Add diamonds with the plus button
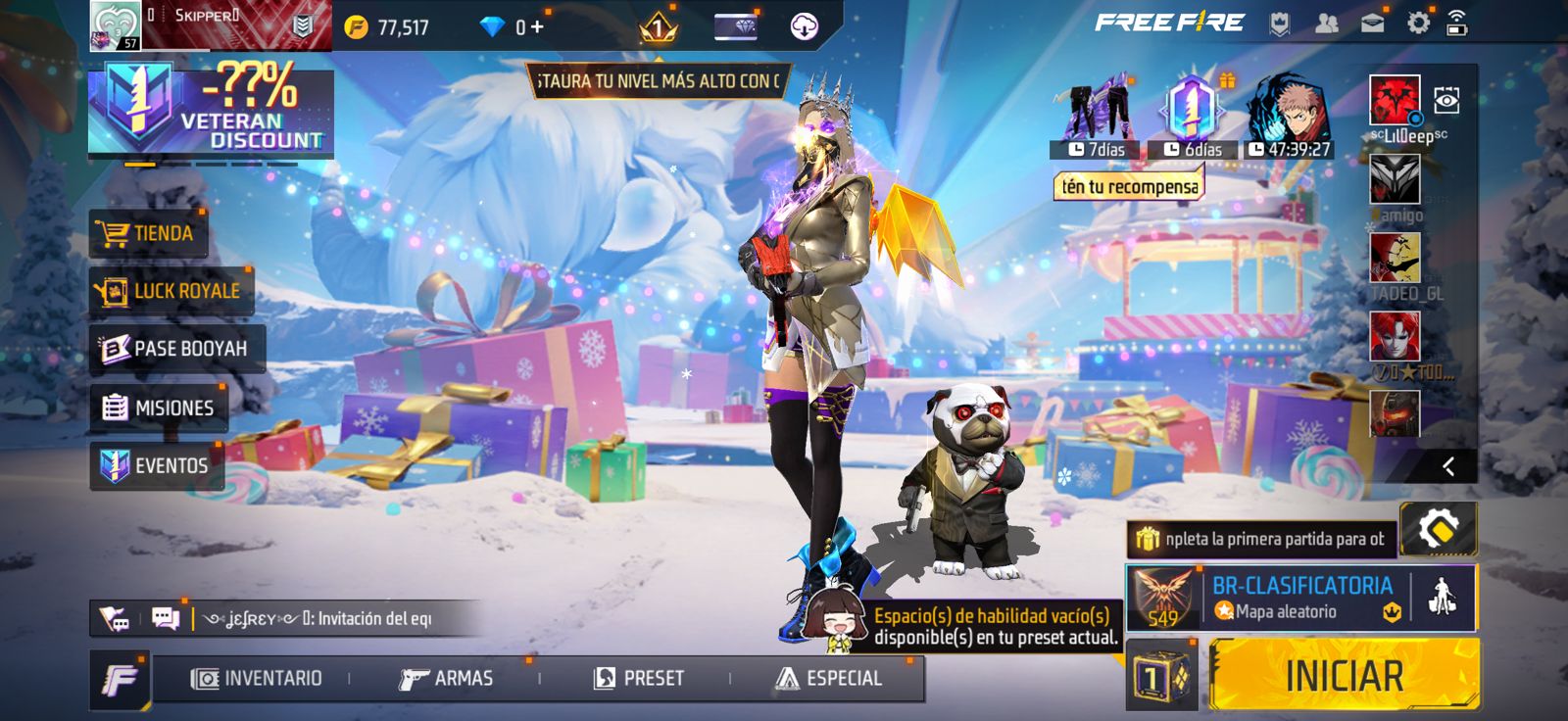 click(x=537, y=26)
